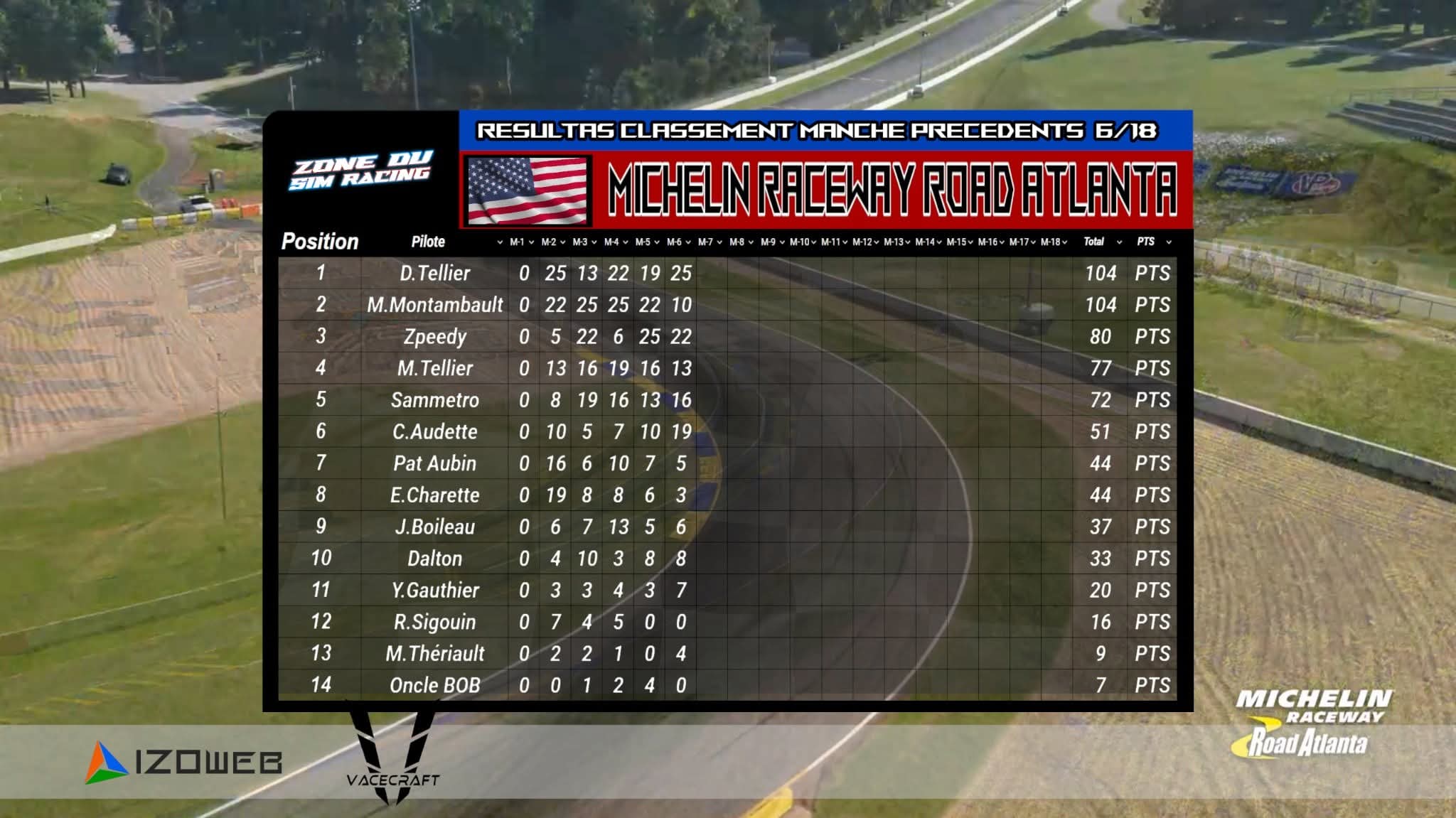Open the PTS column filter dropdown
The width and height of the screenshot is (1456, 818).
pyautogui.click(x=1169, y=242)
